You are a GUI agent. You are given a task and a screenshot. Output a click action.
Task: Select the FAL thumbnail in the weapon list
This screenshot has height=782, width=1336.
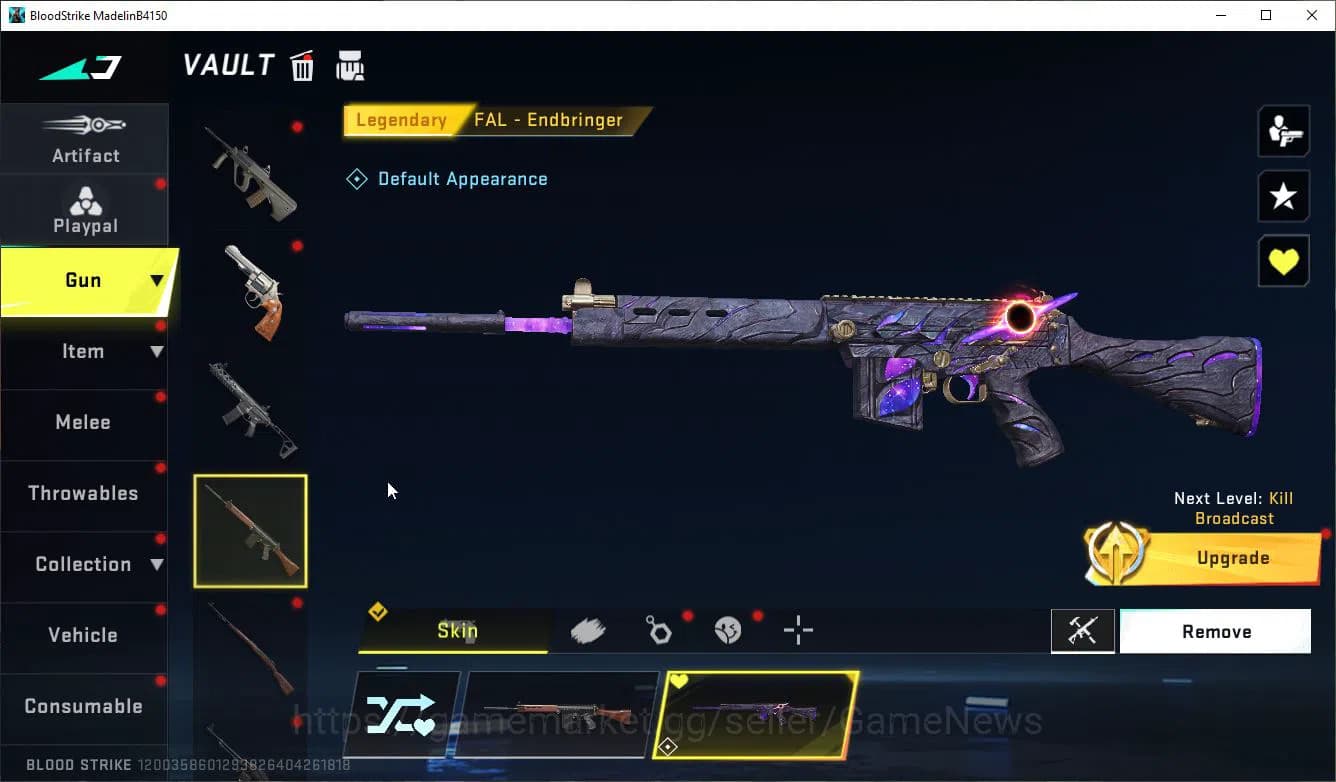(250, 530)
